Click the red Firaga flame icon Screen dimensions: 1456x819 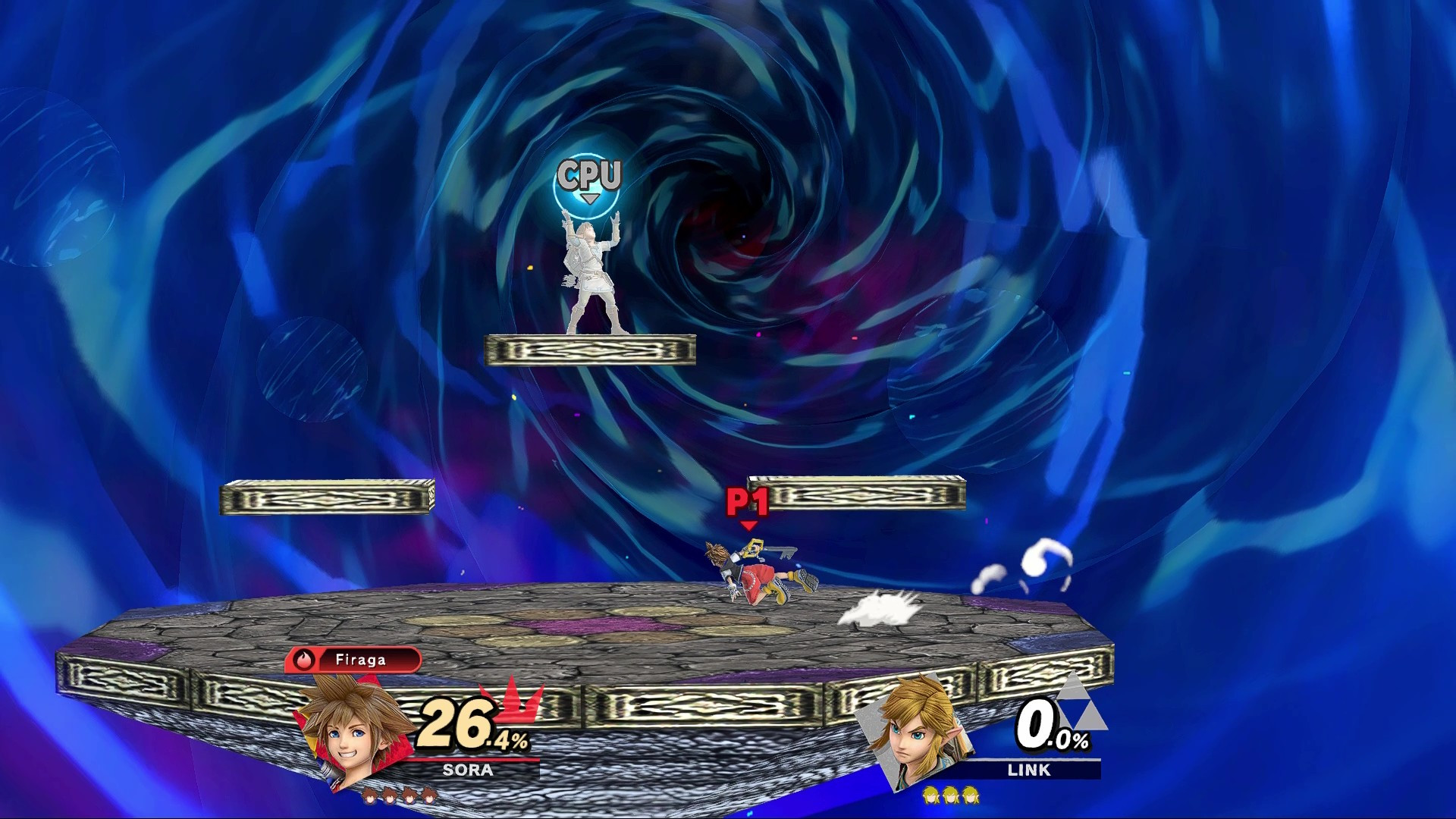304,659
